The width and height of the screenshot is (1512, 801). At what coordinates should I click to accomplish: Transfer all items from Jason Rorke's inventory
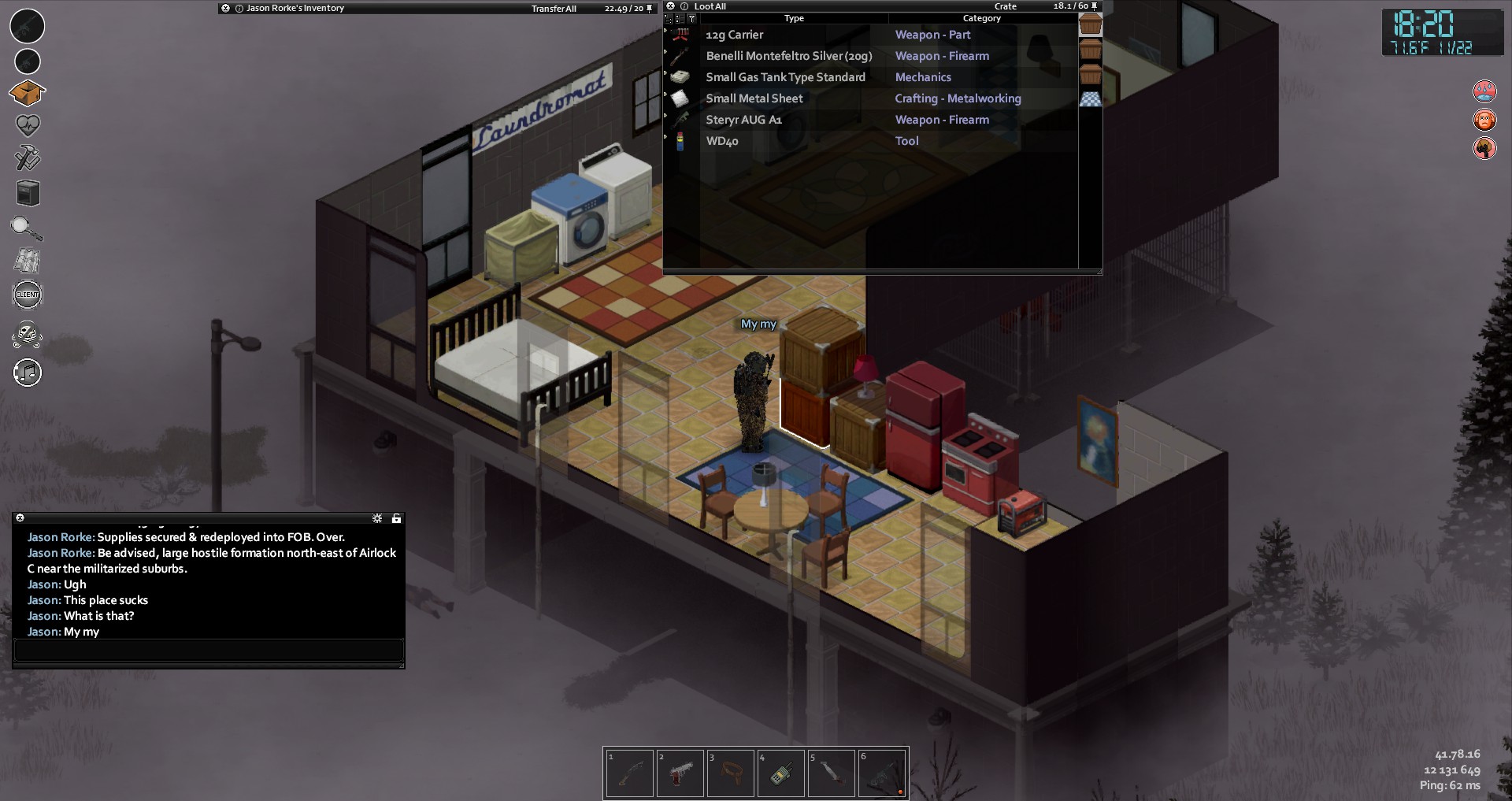coord(554,9)
